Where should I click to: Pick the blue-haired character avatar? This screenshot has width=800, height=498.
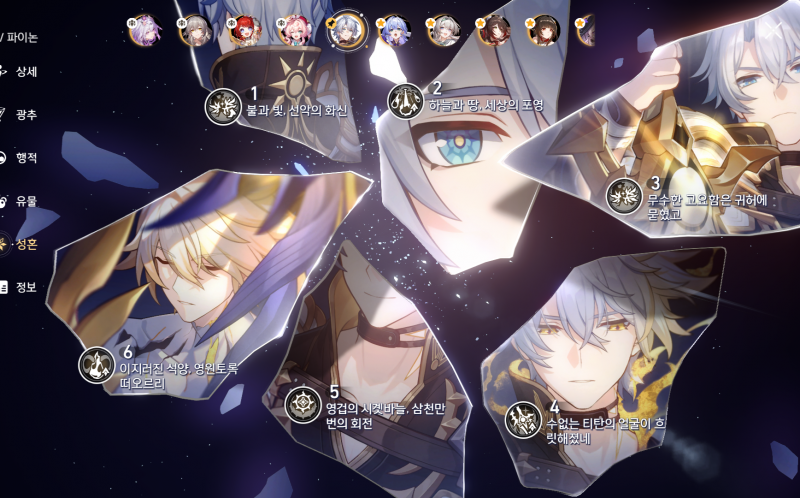(x=393, y=31)
